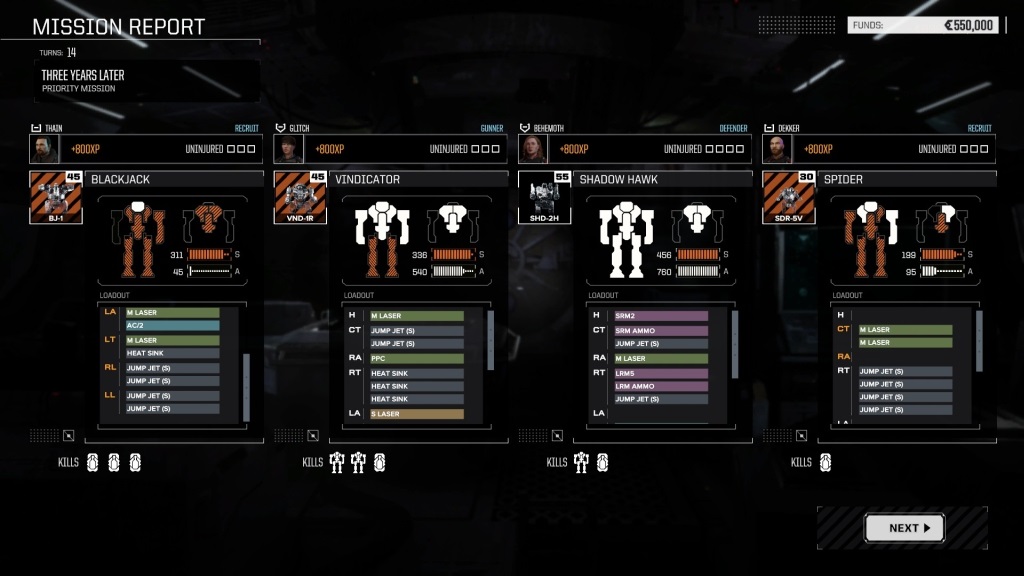Click the Funds display box

click(x=923, y=25)
